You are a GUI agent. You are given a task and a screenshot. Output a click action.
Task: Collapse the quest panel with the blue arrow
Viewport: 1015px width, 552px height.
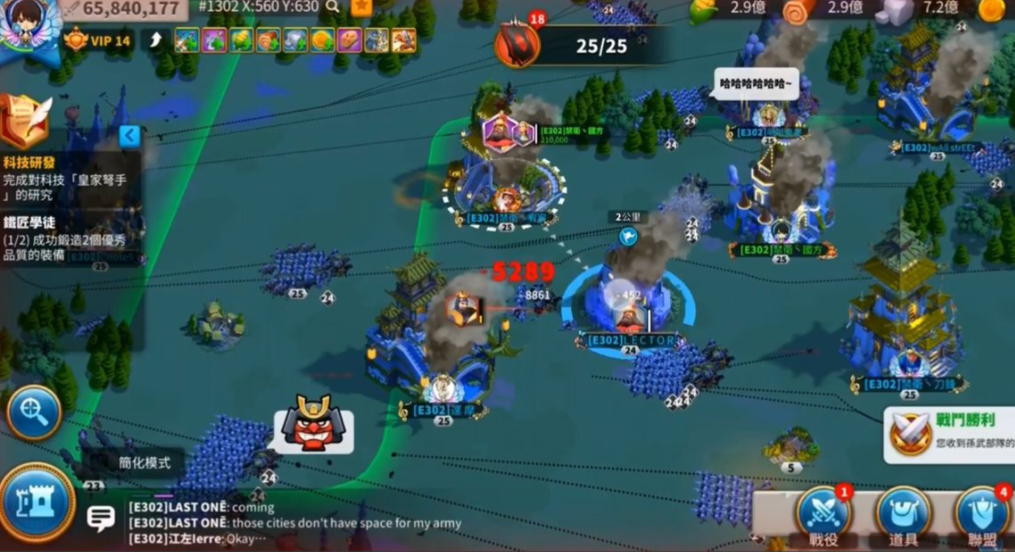(x=128, y=135)
